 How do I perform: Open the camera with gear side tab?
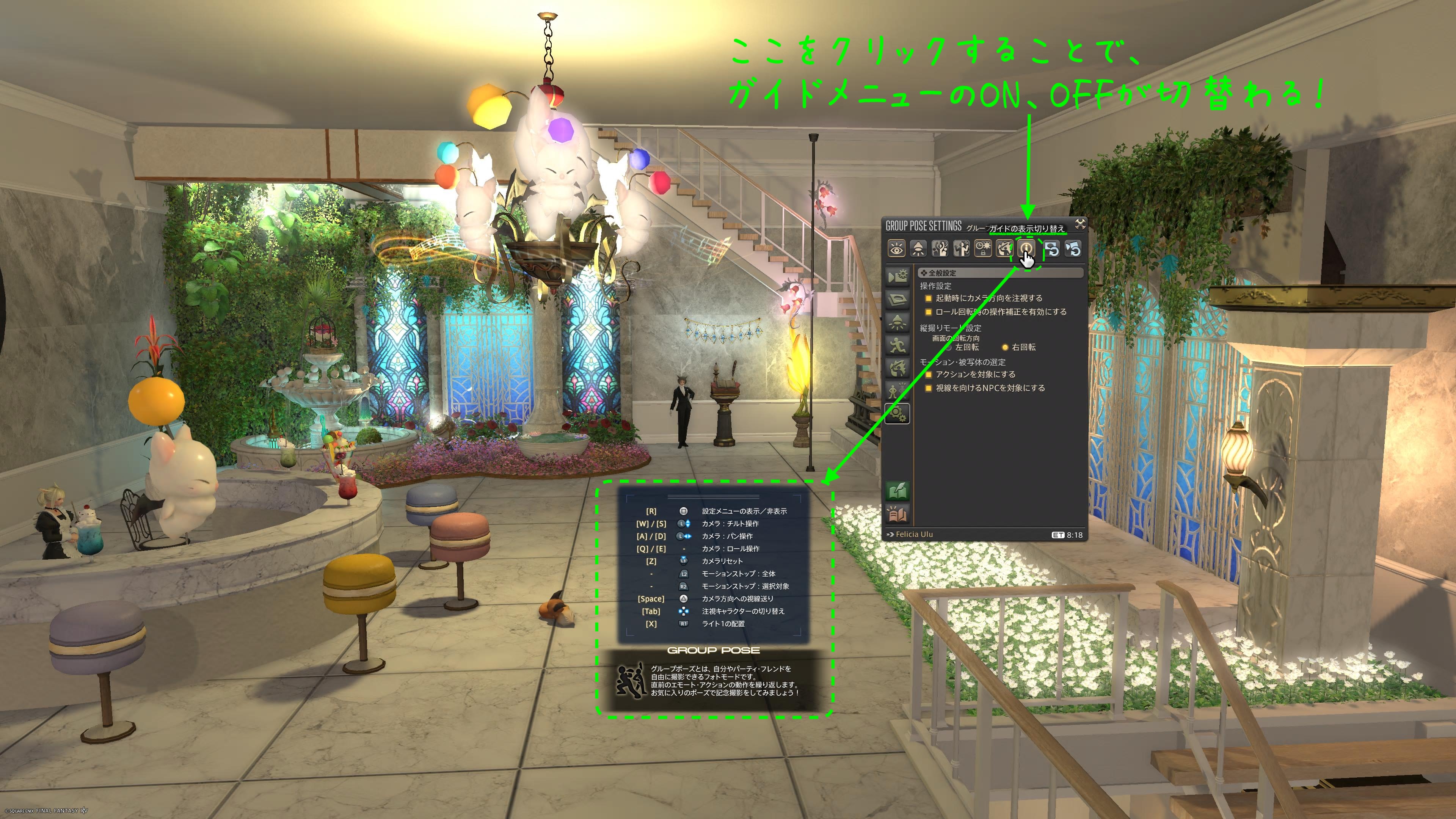(897, 276)
